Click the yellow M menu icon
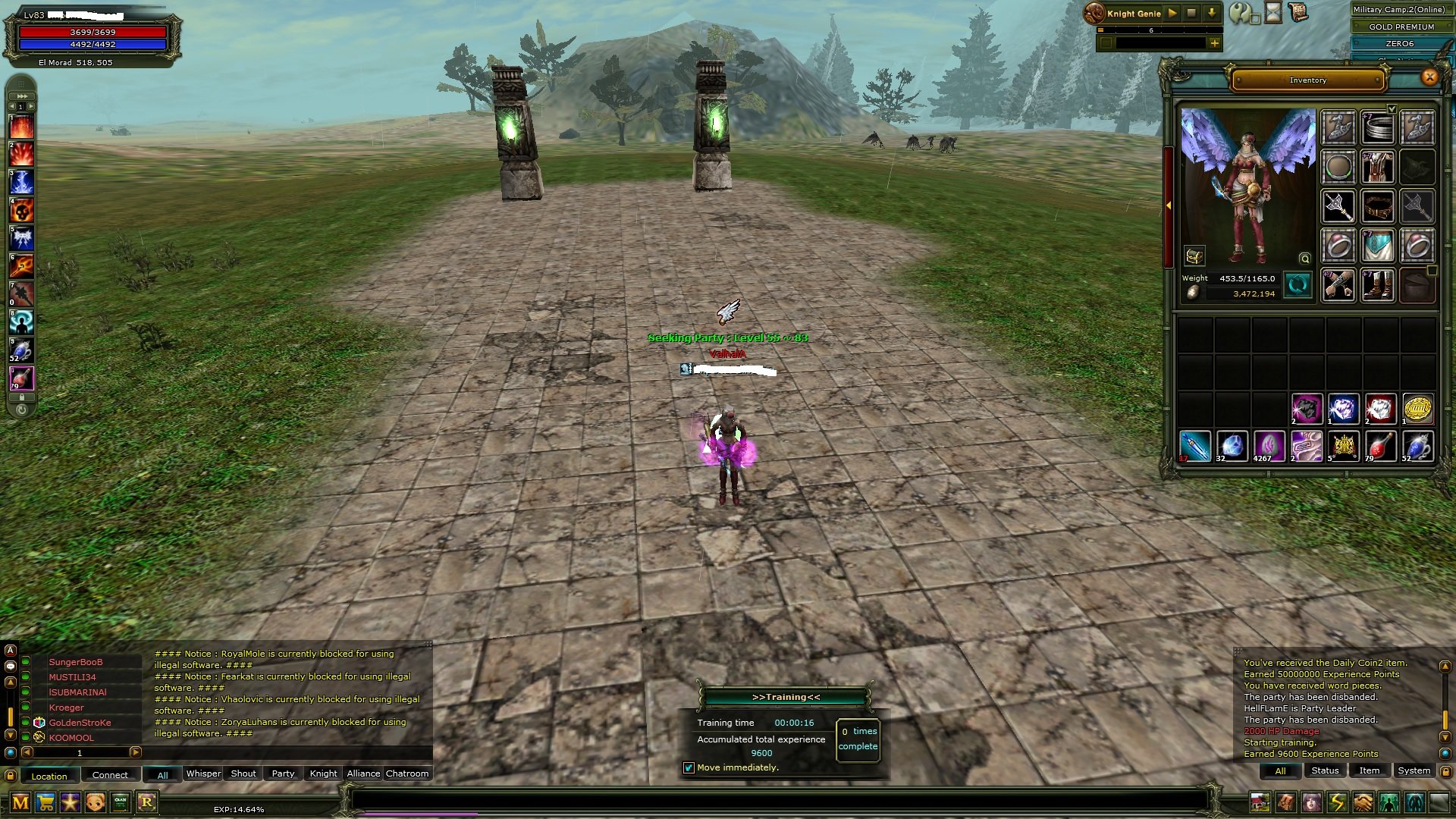1456x819 pixels. [20, 802]
